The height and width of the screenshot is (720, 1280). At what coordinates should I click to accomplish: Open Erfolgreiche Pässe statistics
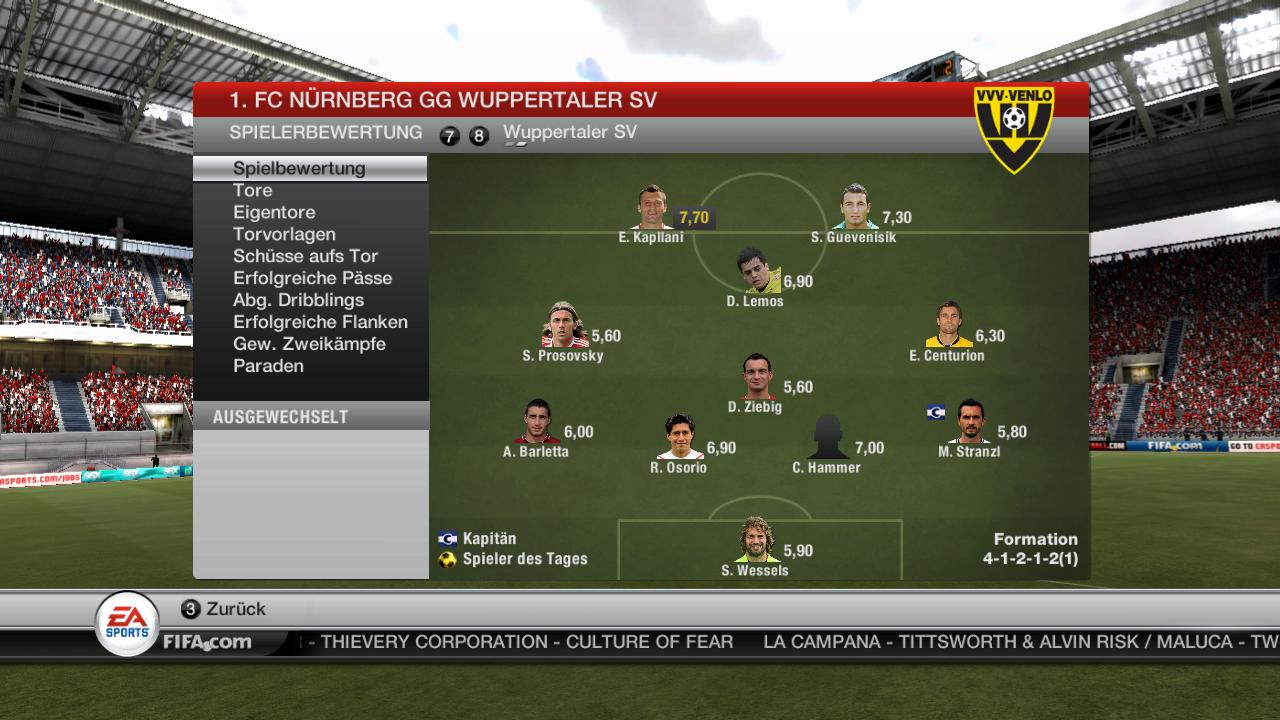[x=312, y=278]
